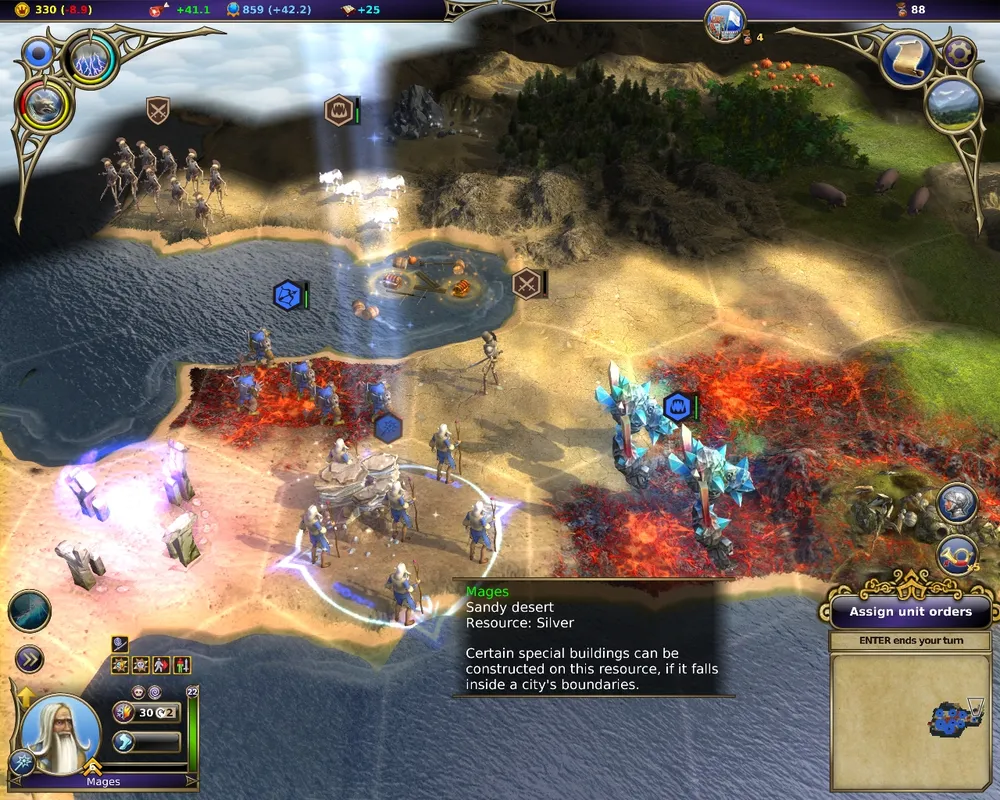Open the gear settings menu
The width and height of the screenshot is (1000, 800).
[x=959, y=52]
